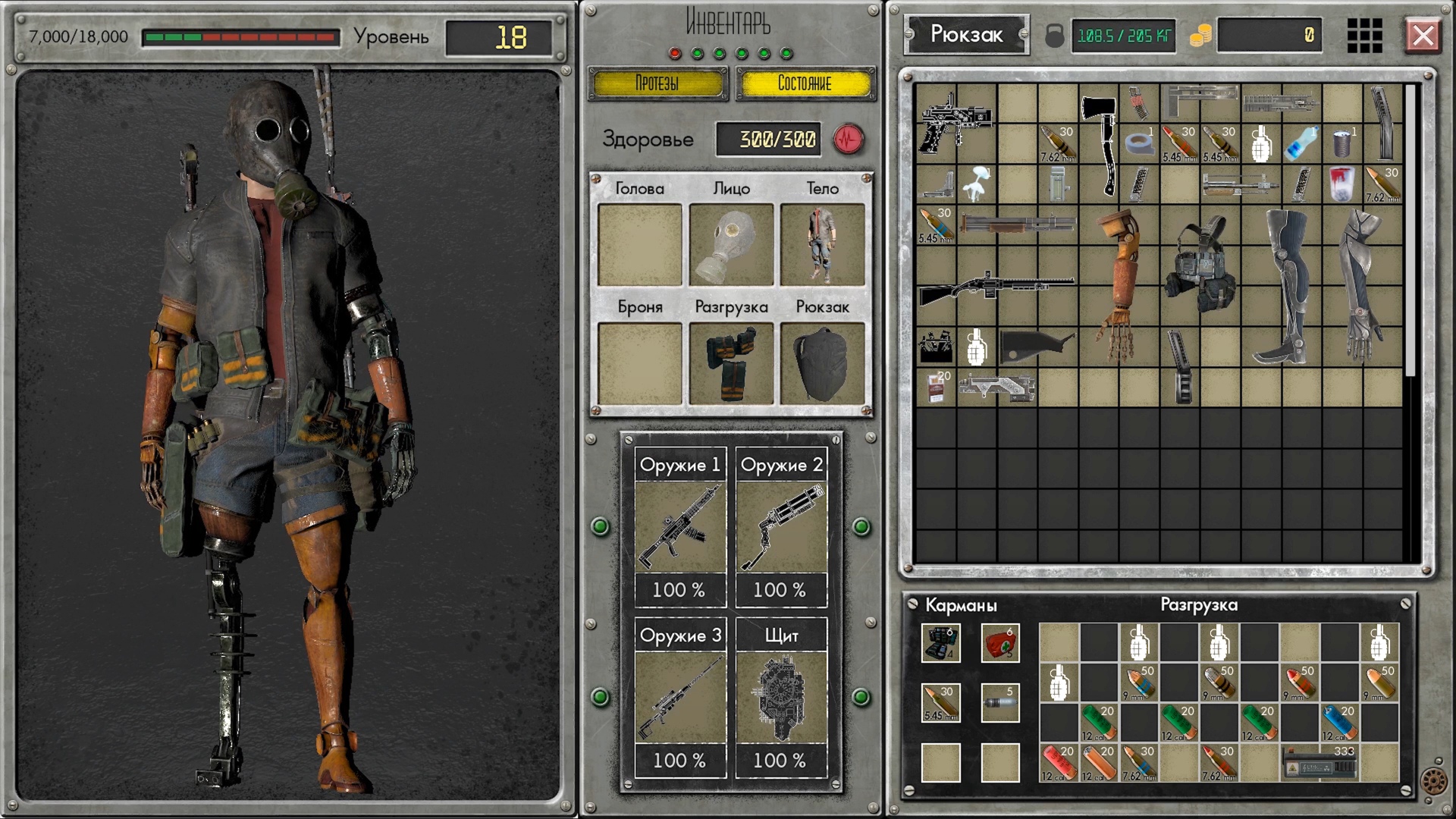Switch to the Протезы tab
1456x819 pixels.
click(x=657, y=84)
